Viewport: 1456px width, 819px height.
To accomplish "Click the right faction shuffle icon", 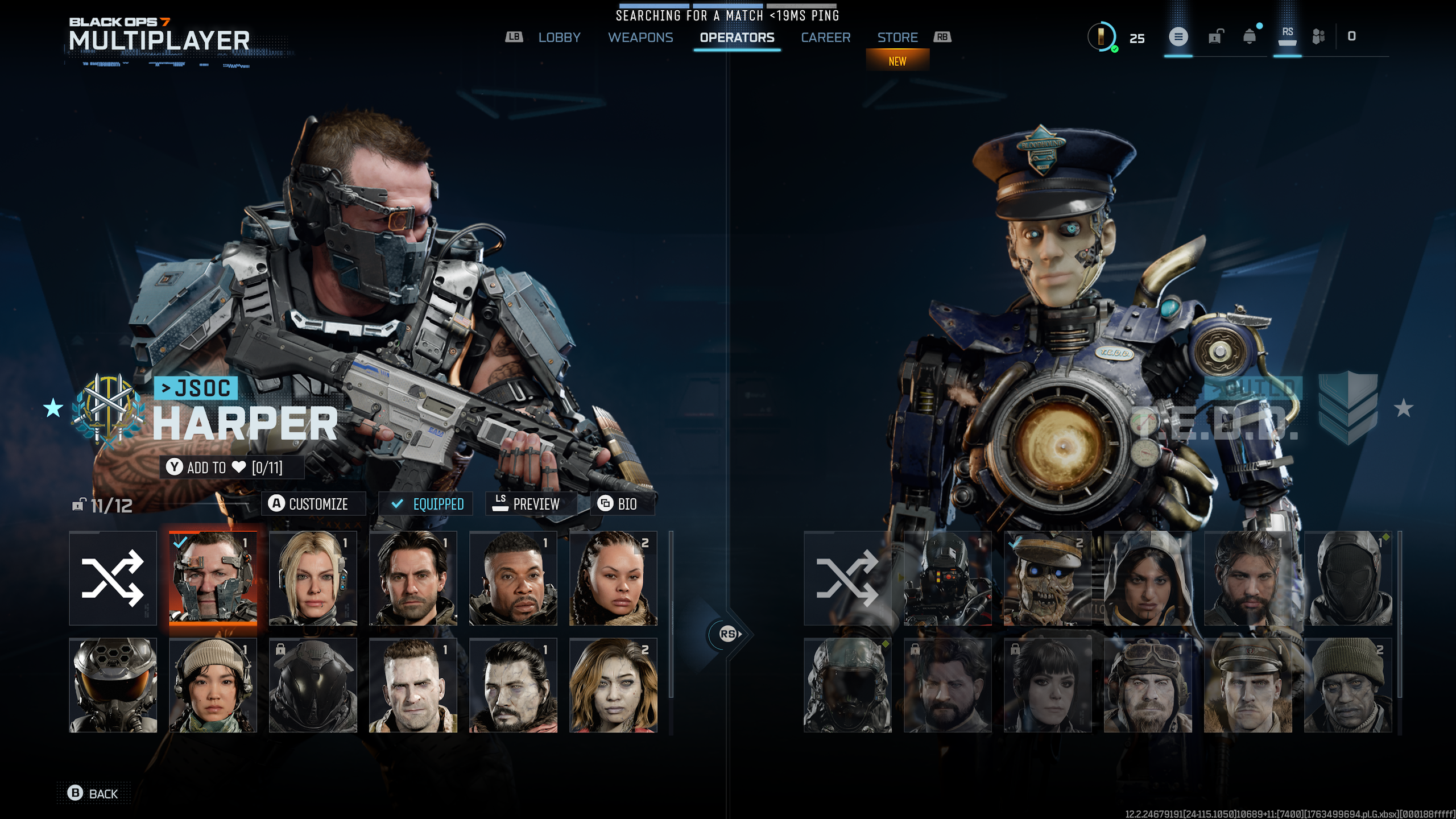I will tap(846, 578).
